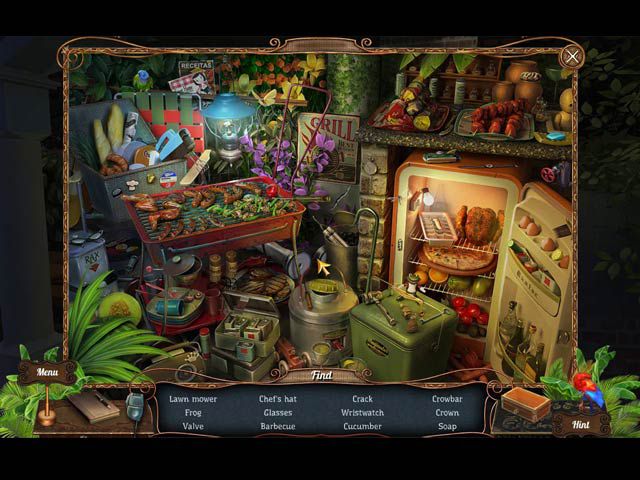Open the wooden box beside Hint
This screenshot has height=480, width=640.
click(526, 403)
